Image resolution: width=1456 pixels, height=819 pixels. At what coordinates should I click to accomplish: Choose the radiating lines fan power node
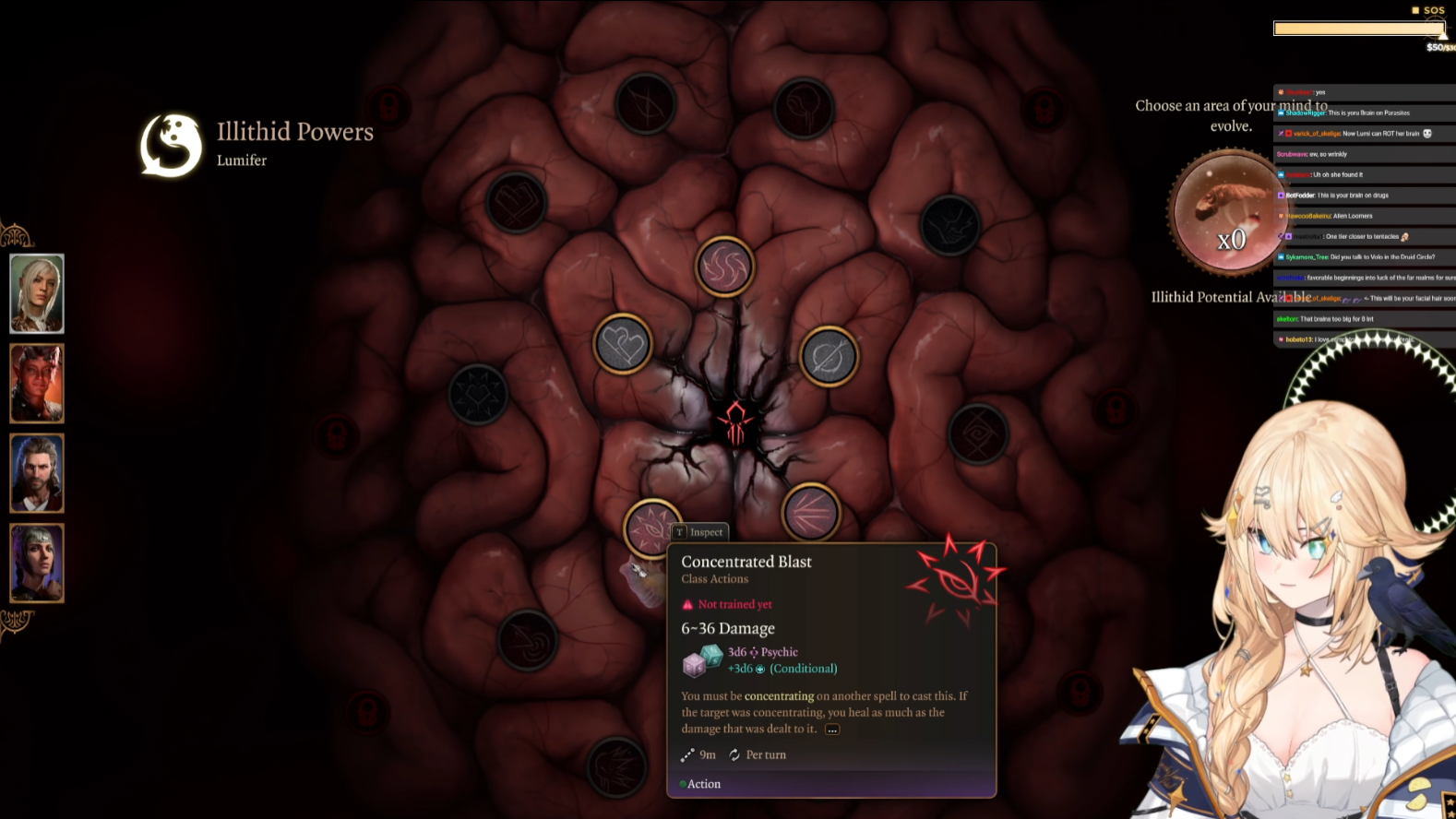coord(810,512)
